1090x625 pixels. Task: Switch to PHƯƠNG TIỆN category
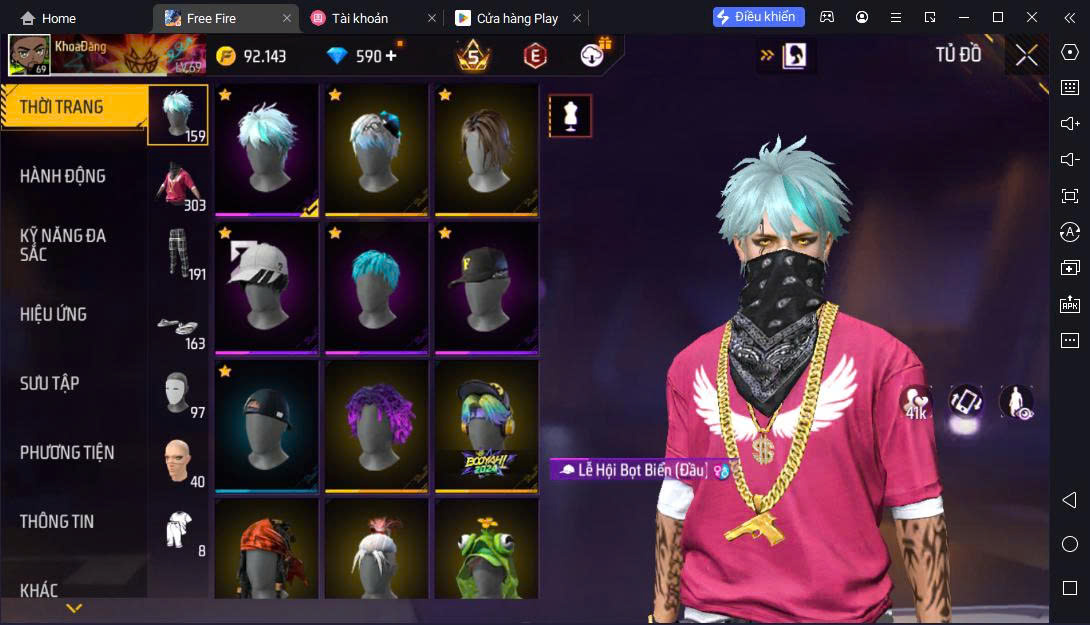coord(67,452)
